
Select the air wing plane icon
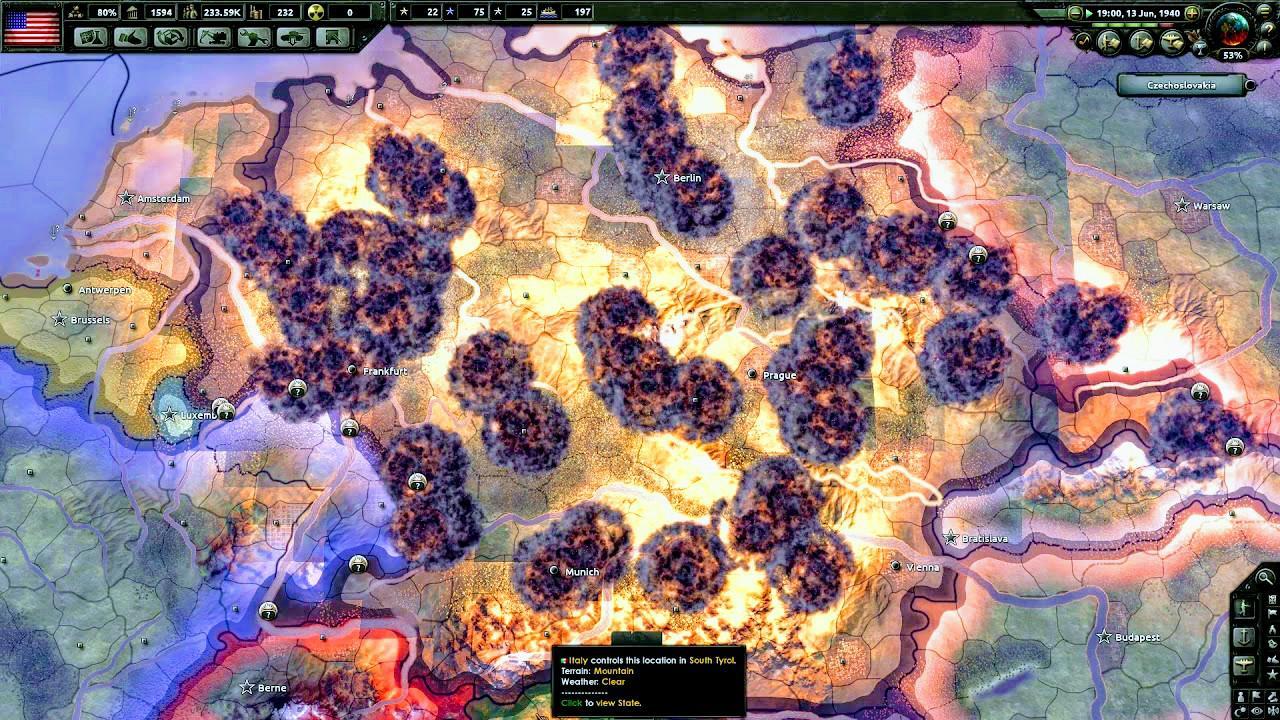point(1243,663)
